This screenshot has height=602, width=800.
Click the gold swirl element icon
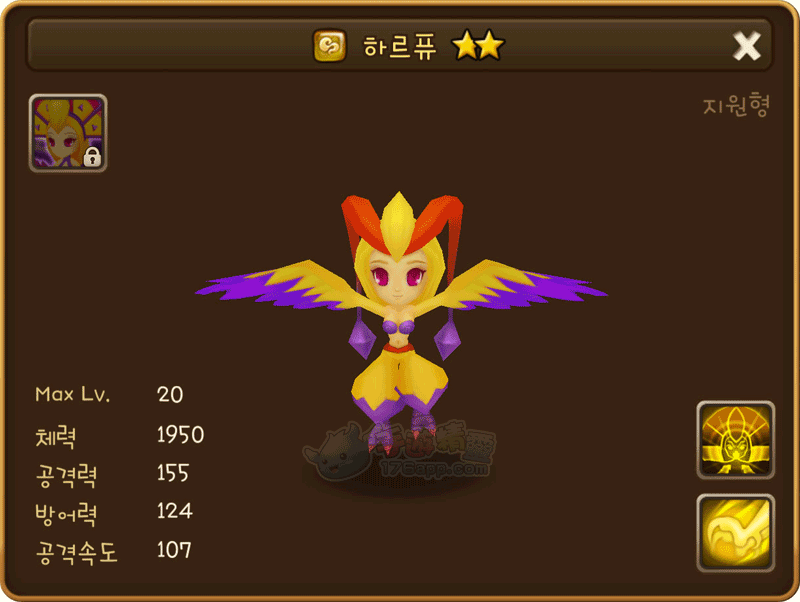(x=329, y=46)
